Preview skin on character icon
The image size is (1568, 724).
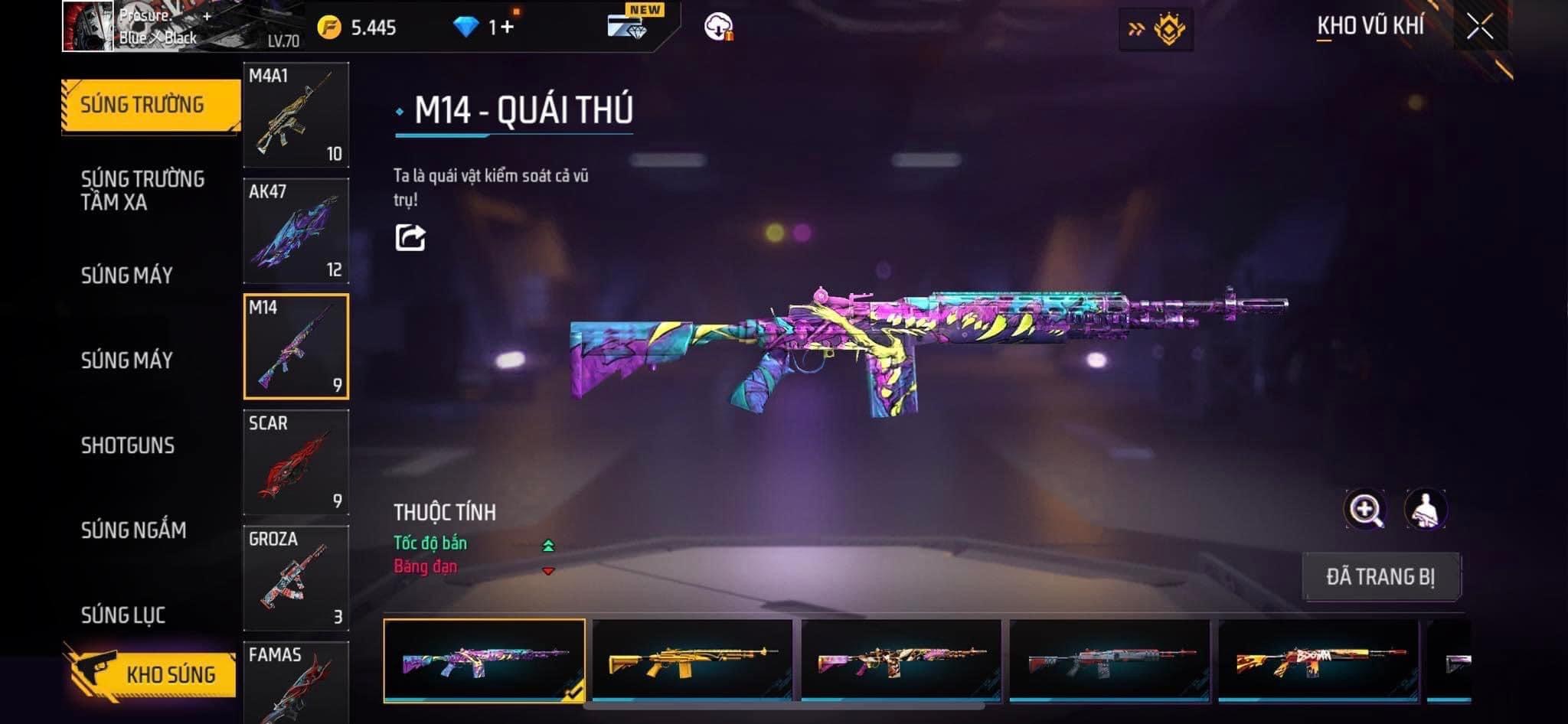coord(1425,510)
